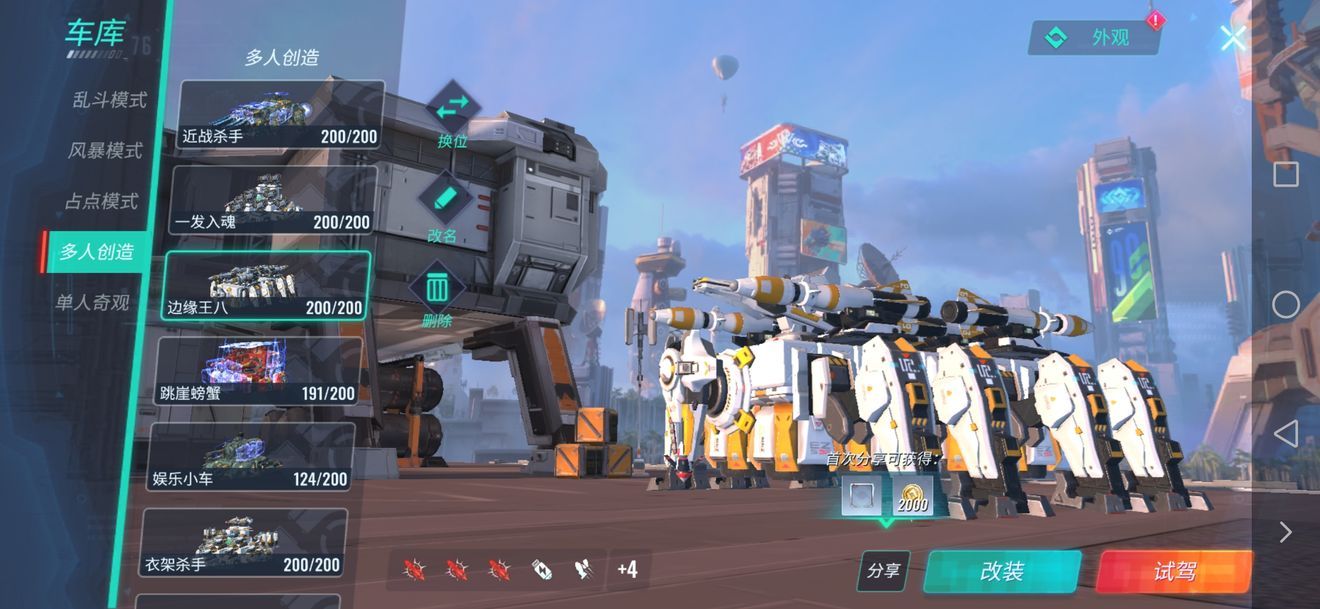Screen dimensions: 1320x609
Task: Open 改装 to modify the vehicle
Action: [1002, 571]
